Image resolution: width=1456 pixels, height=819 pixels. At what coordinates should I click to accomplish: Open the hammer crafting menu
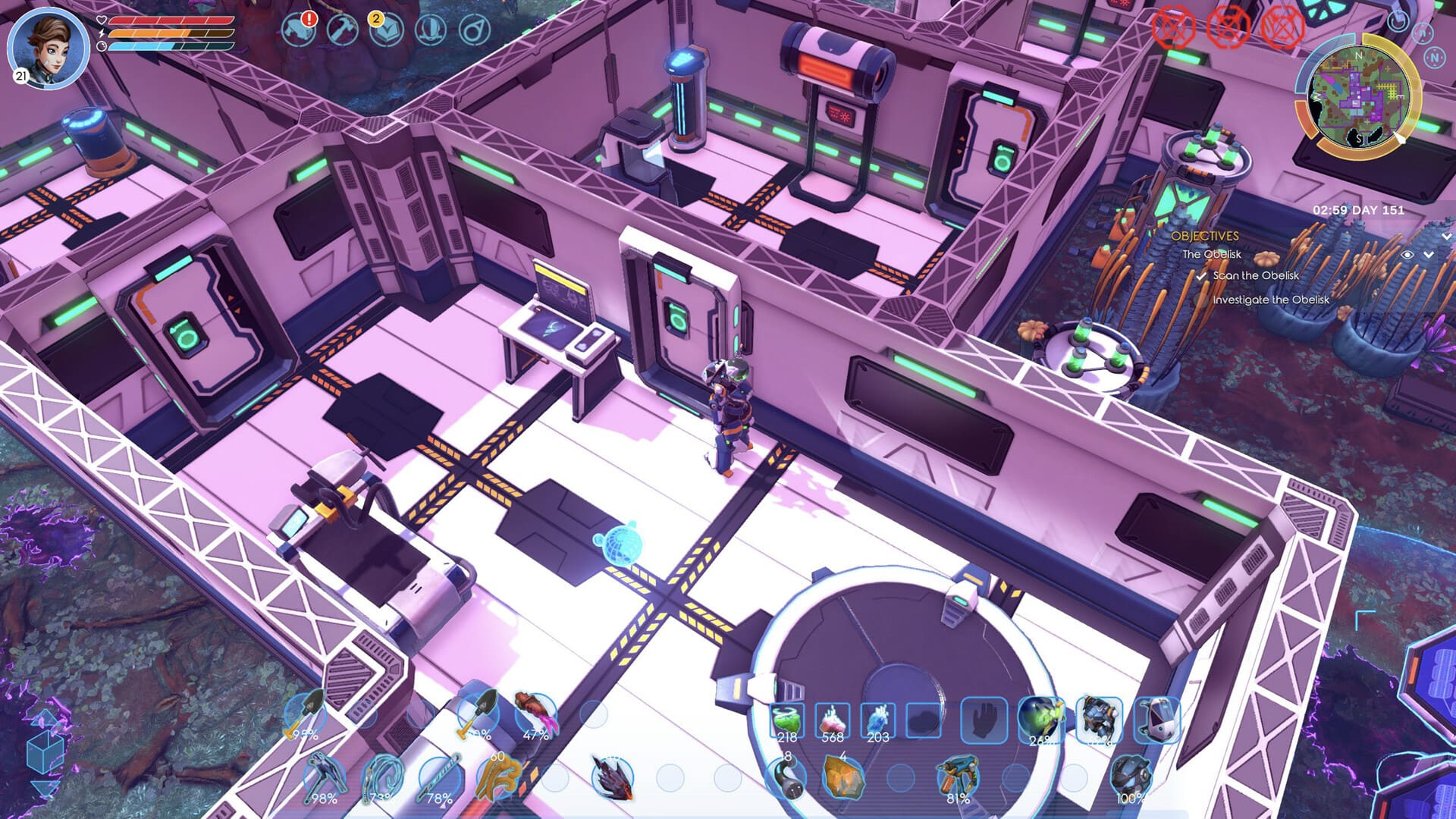342,30
